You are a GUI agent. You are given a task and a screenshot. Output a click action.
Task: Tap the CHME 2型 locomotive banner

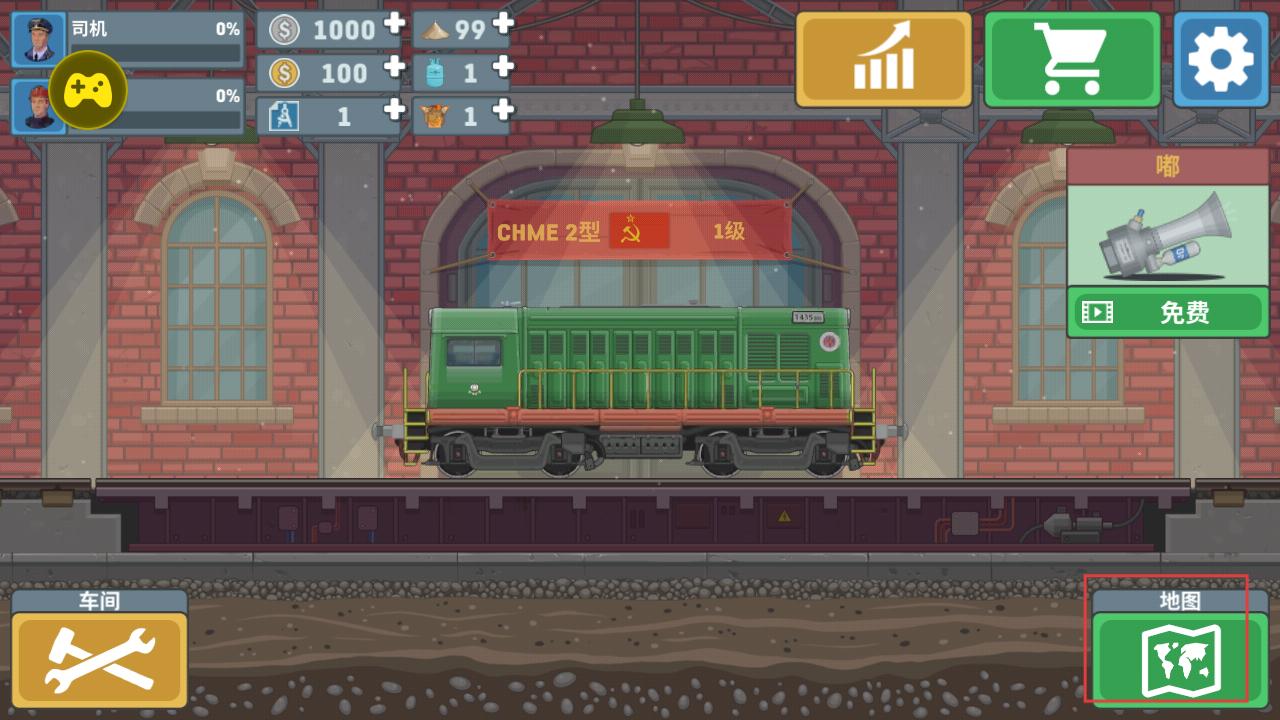tap(640, 232)
